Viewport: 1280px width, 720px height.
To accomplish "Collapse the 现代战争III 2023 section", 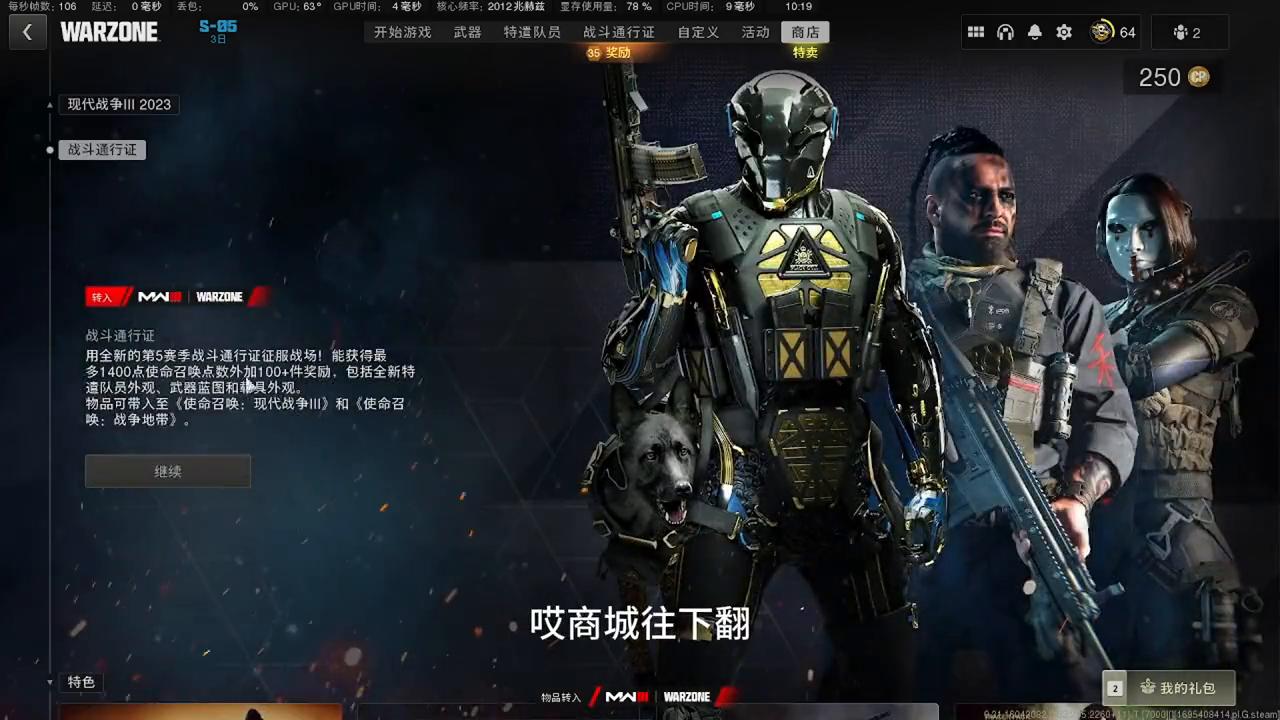I will [118, 104].
